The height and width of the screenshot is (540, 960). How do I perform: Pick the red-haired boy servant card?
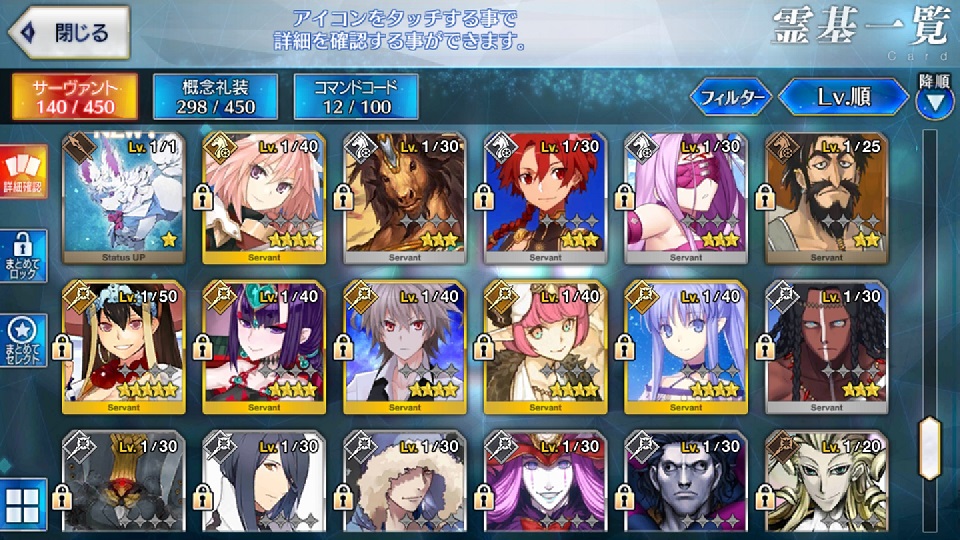pos(545,196)
